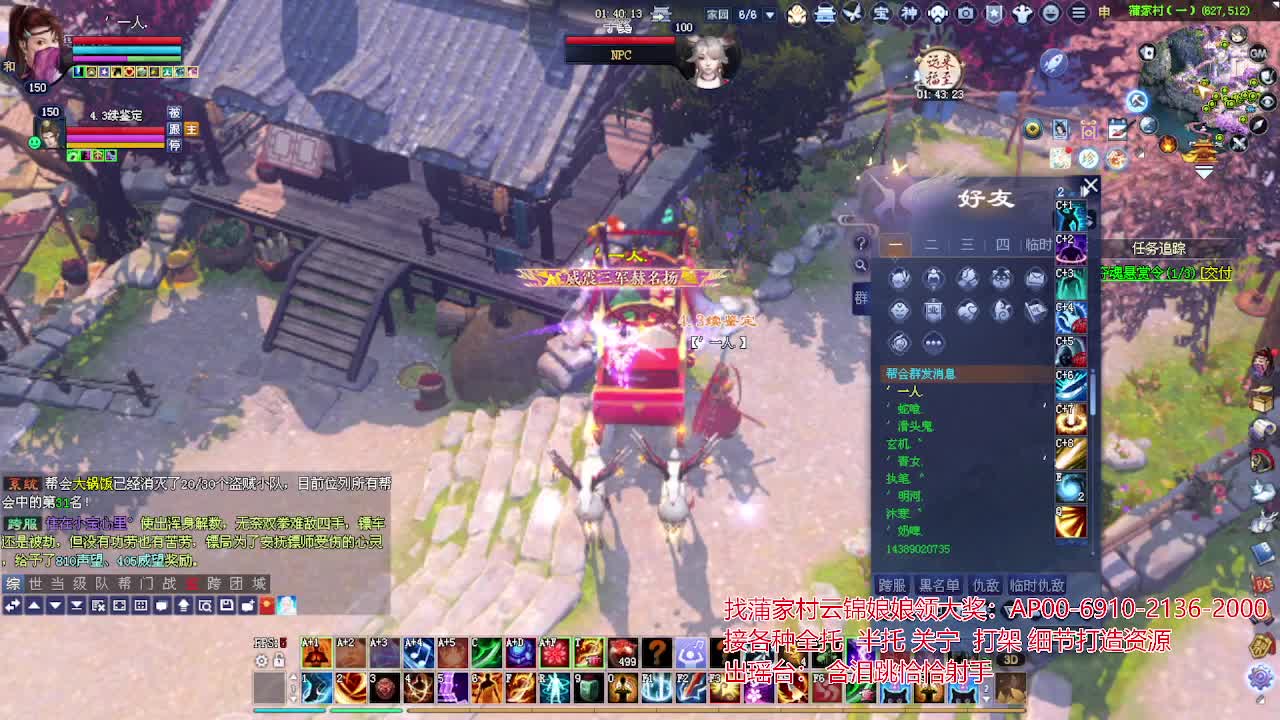The width and height of the screenshot is (1280, 720).
Task: Select the mask icon on the top toolbar
Action: (937, 13)
